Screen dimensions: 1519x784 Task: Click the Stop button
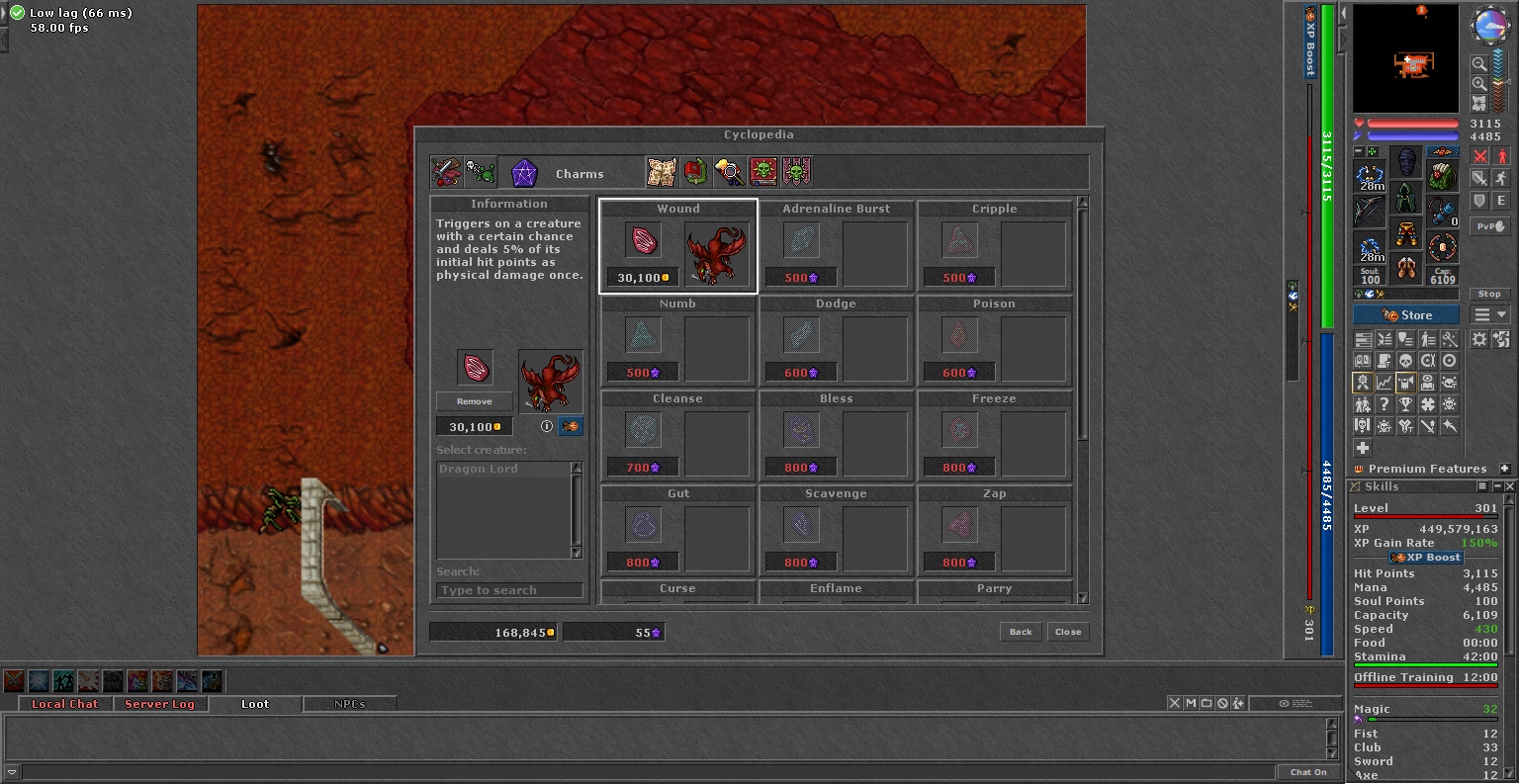[x=1489, y=294]
